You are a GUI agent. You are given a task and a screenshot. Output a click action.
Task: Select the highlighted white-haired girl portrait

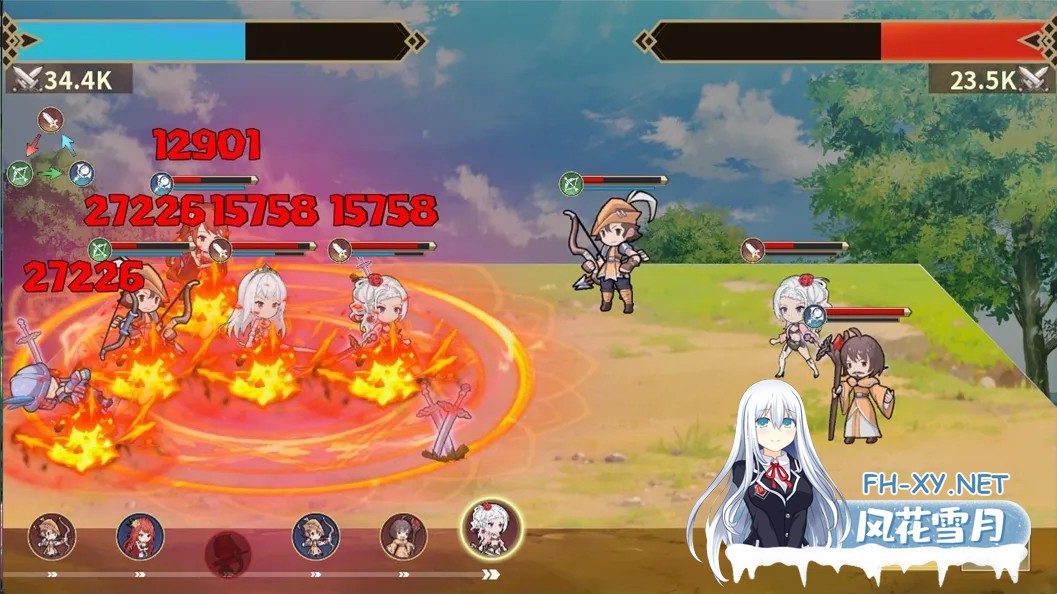(492, 529)
